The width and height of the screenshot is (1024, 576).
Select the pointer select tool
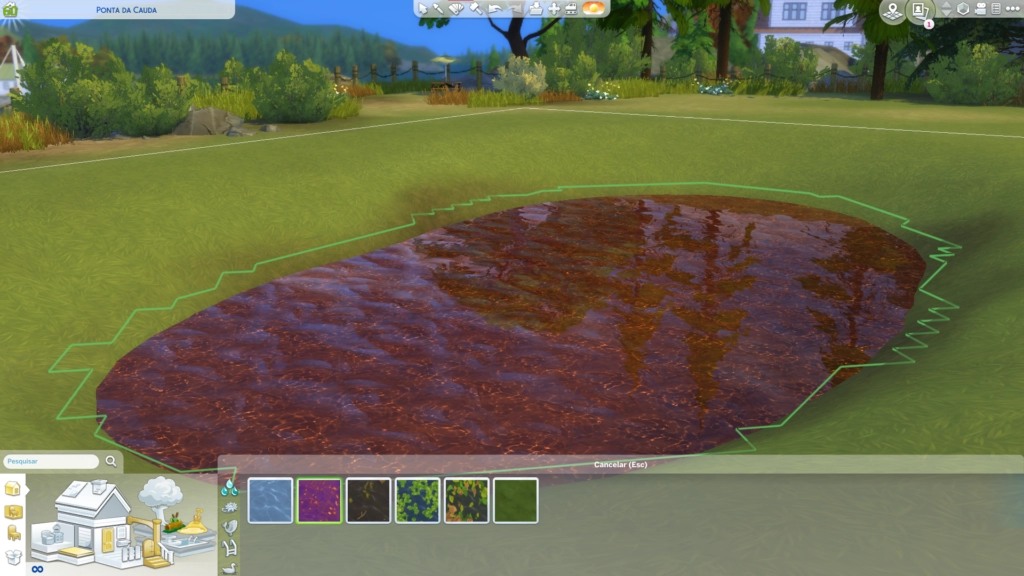click(x=423, y=8)
